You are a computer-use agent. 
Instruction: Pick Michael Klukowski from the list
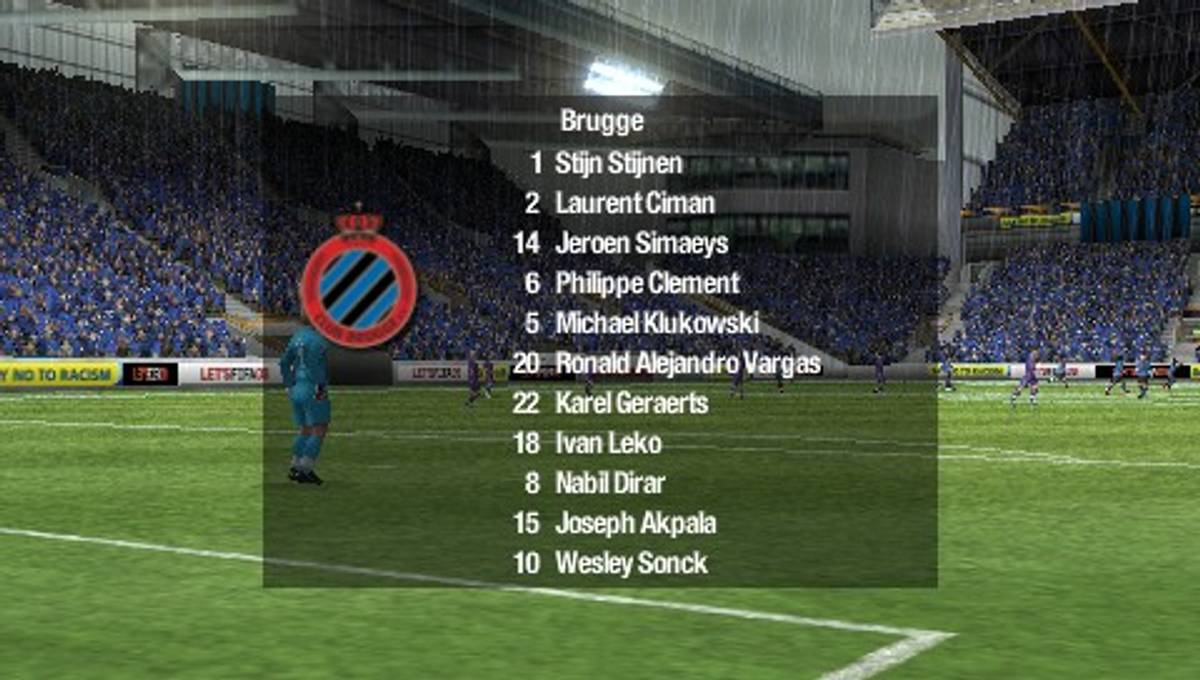pos(656,323)
